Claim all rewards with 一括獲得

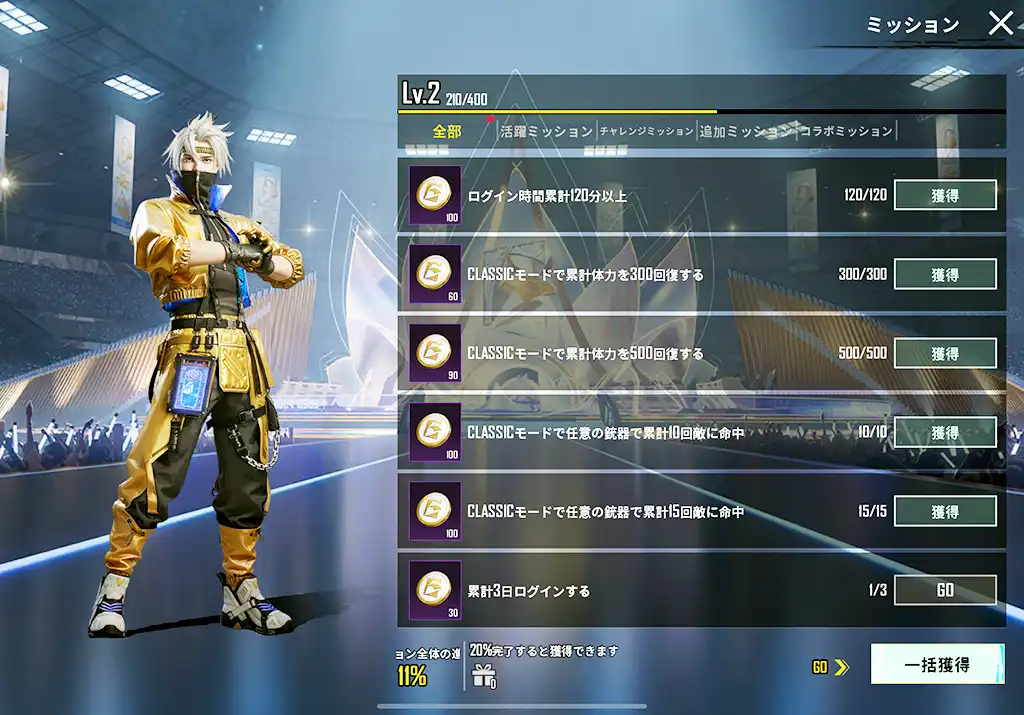936,664
